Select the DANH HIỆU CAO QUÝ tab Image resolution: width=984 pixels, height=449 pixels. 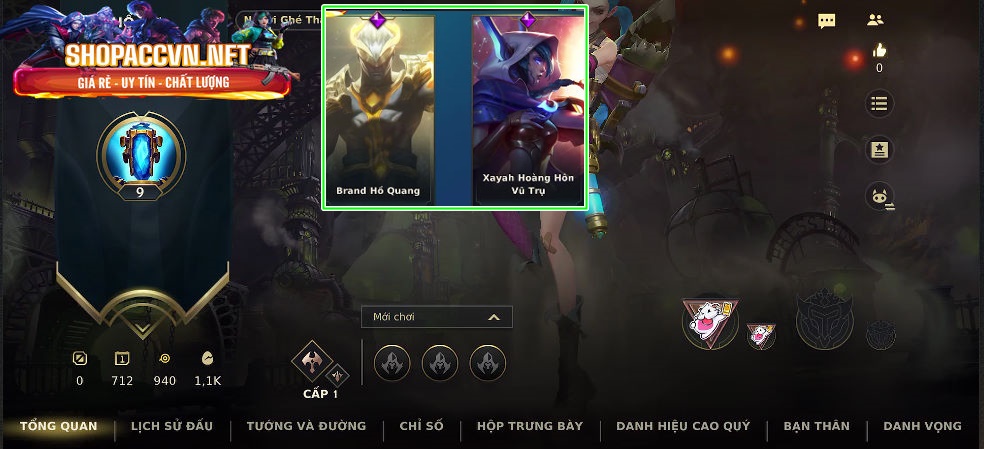click(x=683, y=427)
